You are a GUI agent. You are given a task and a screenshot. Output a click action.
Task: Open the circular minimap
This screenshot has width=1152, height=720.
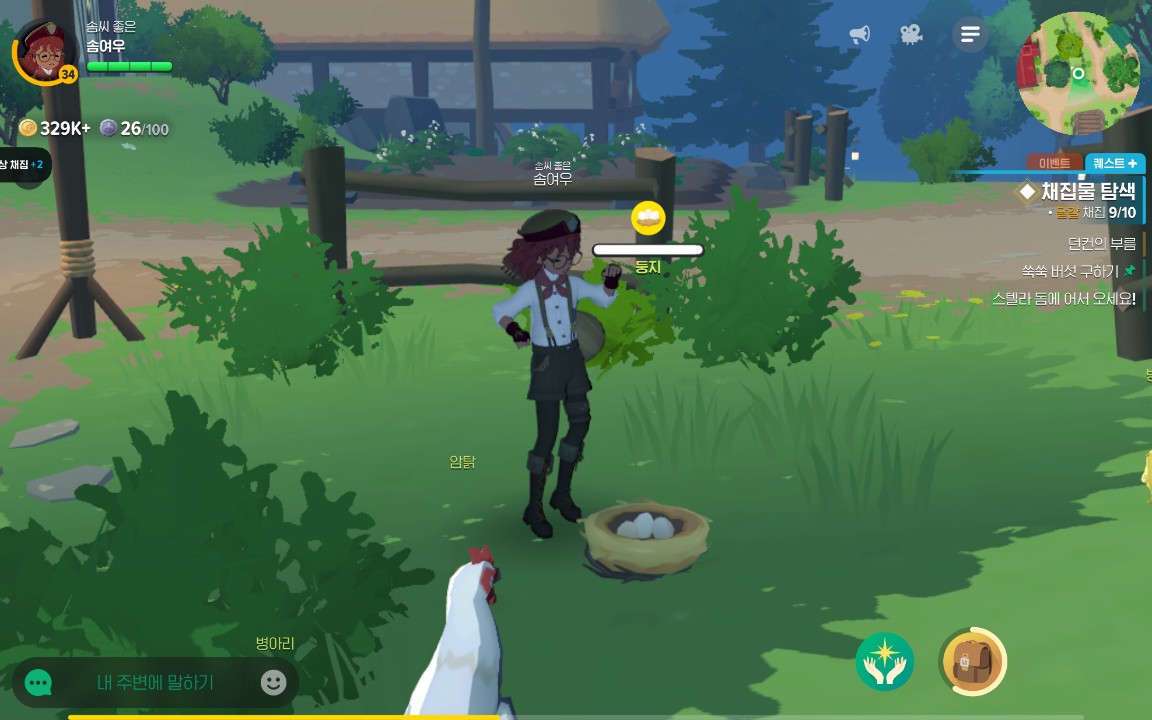[x=1079, y=74]
